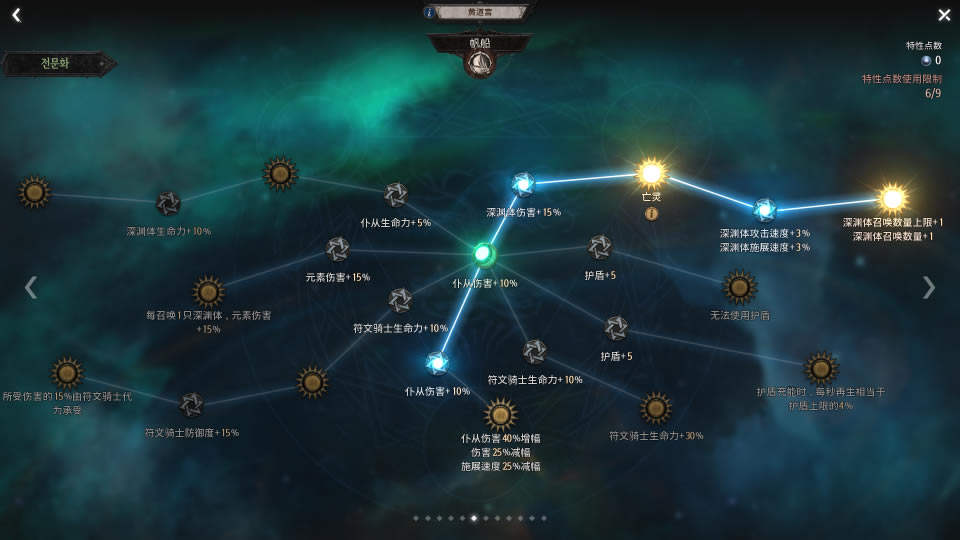Select the 深渊体生命力+10% node

[x=168, y=204]
